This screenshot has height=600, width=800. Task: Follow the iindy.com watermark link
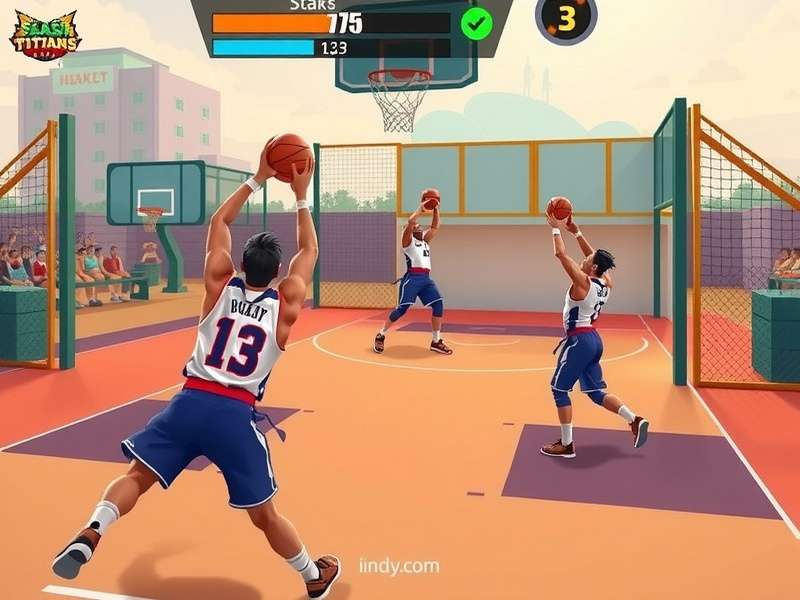tap(399, 567)
